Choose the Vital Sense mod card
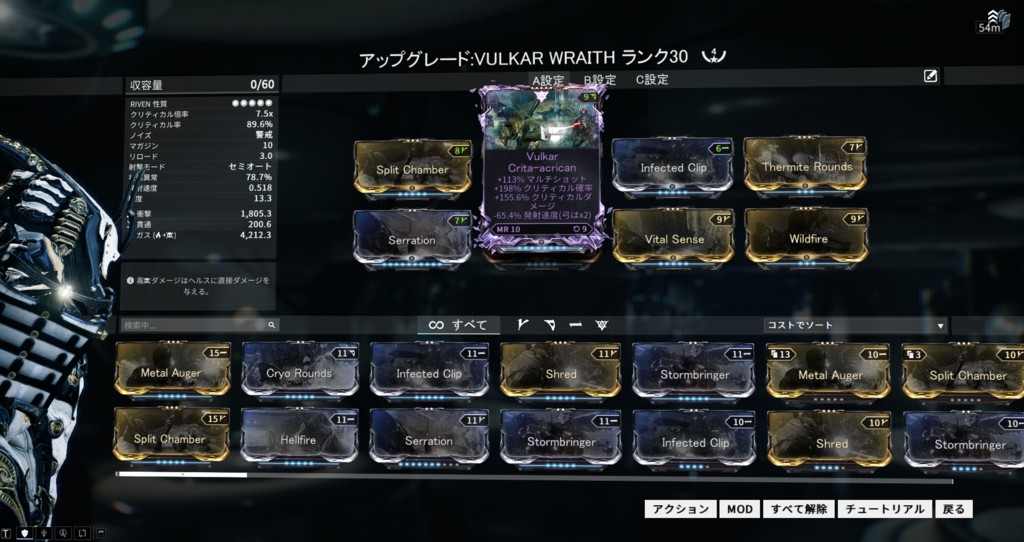1024x542 pixels. click(673, 238)
